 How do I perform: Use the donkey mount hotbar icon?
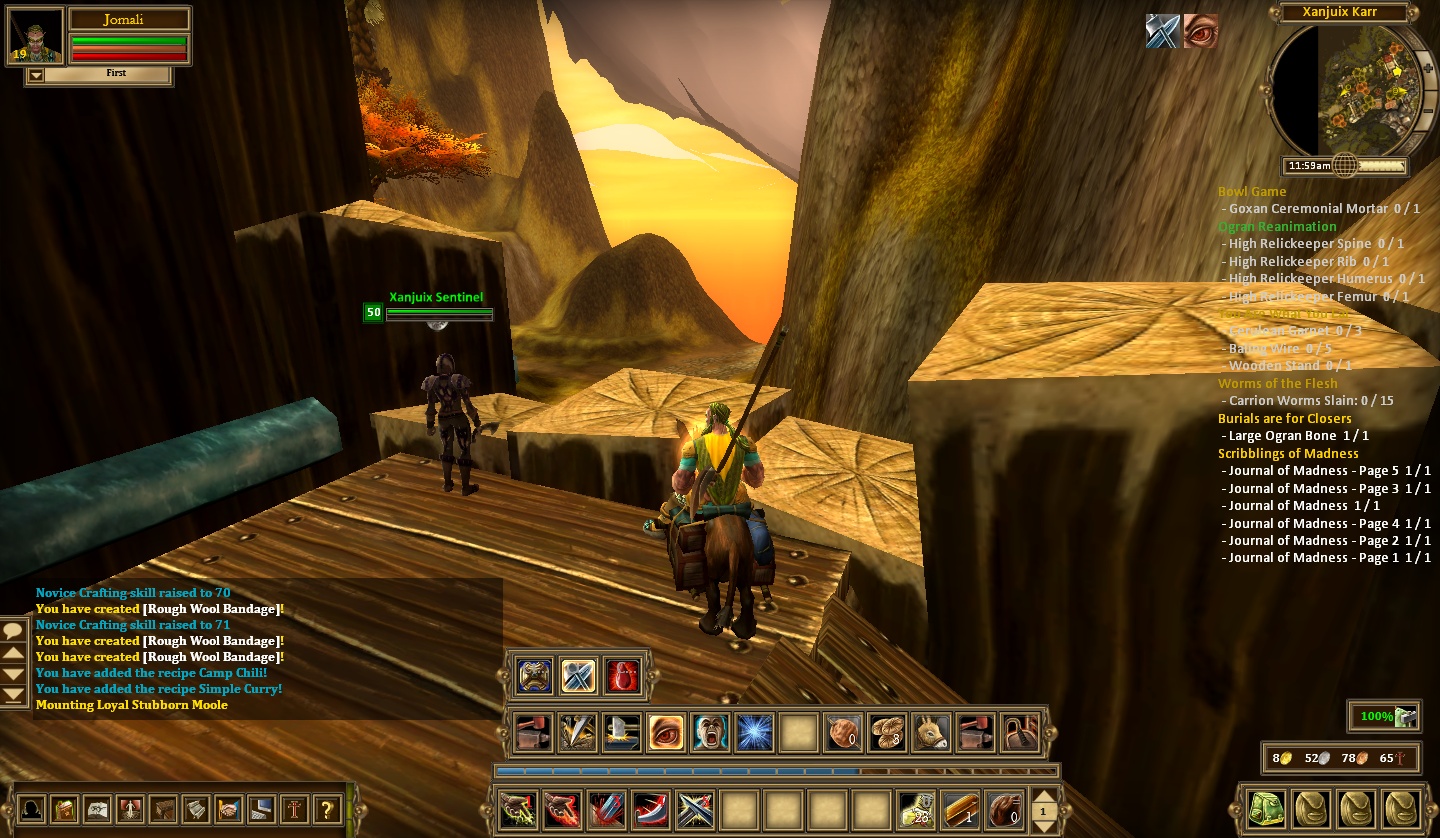[x=932, y=733]
